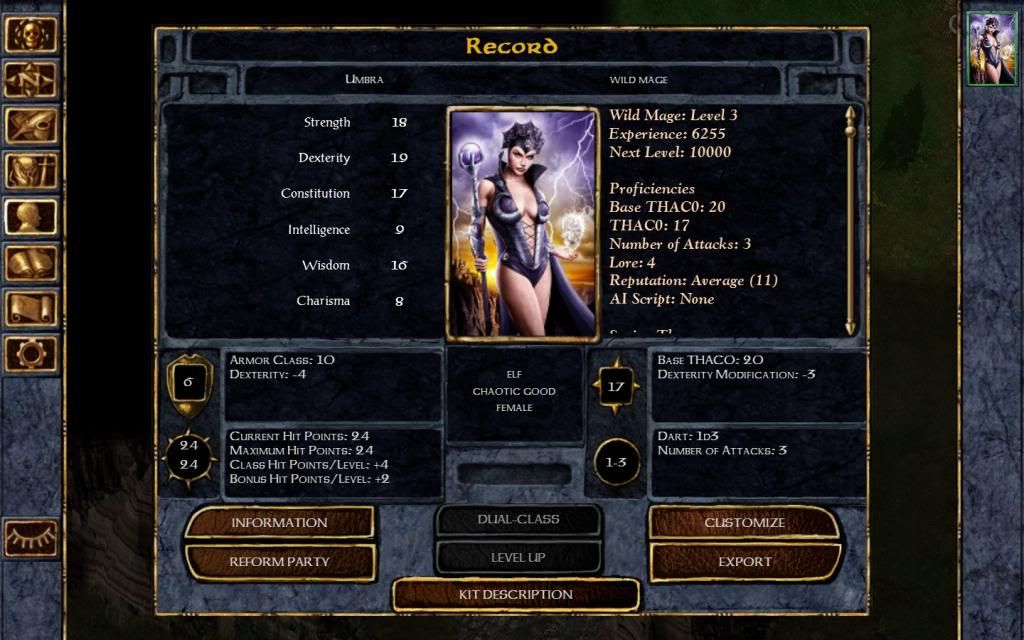Open the priest scroll icon

pyautogui.click(x=30, y=308)
